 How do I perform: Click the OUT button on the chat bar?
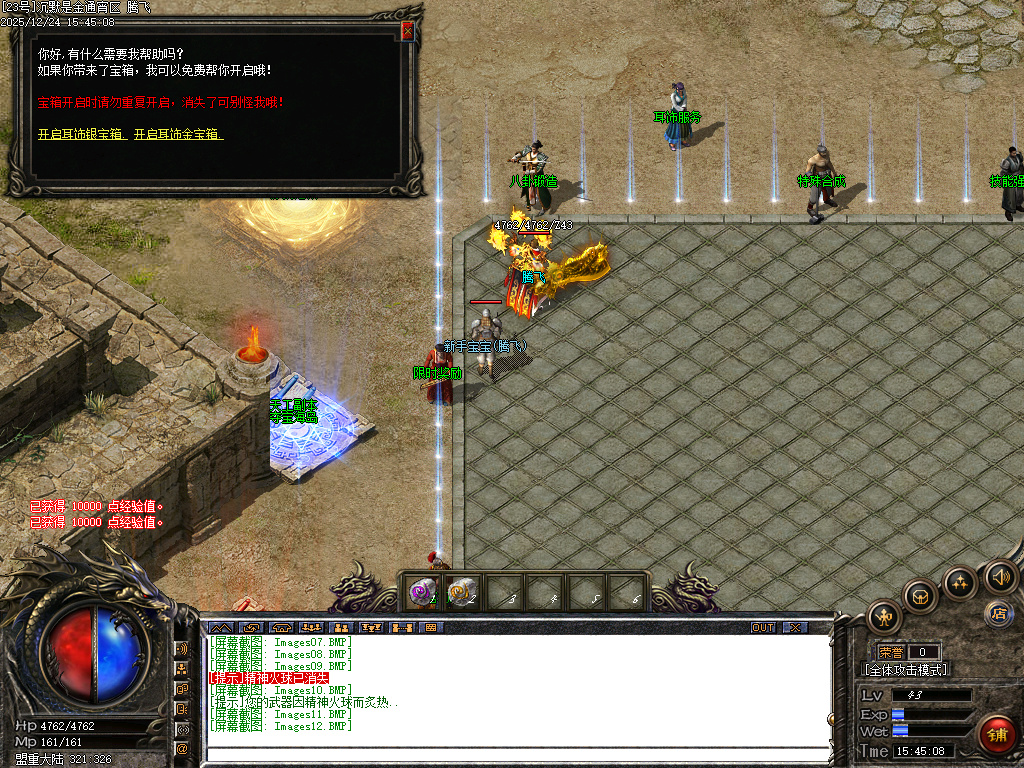[763, 628]
